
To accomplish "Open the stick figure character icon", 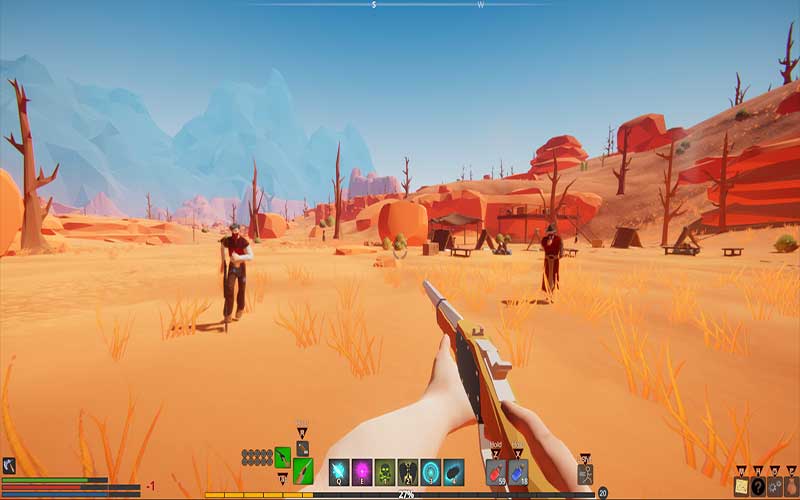I will pos(585,475).
